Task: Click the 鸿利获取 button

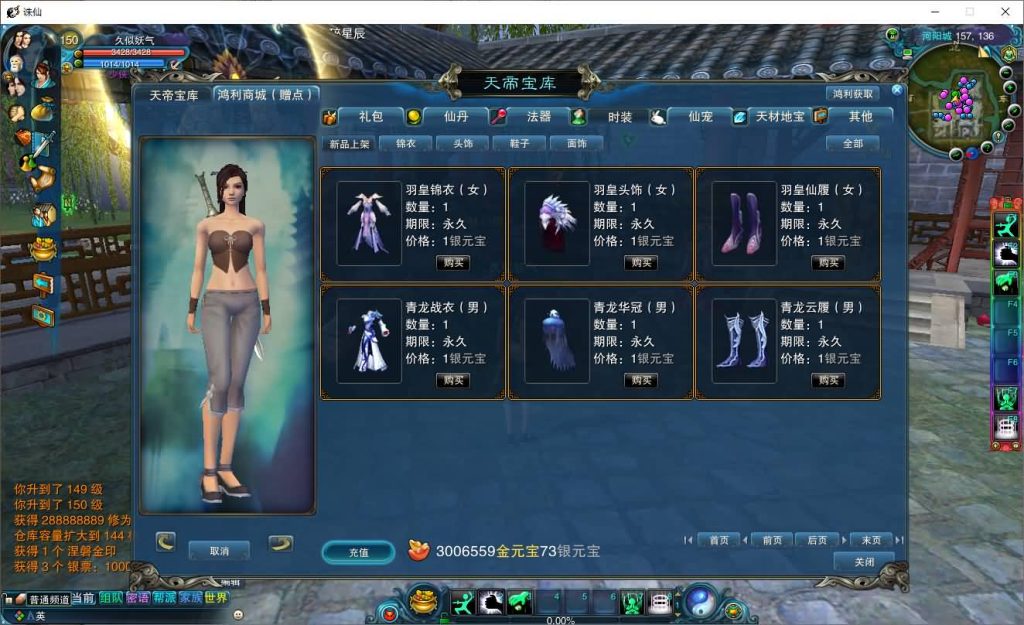Action: 853,94
